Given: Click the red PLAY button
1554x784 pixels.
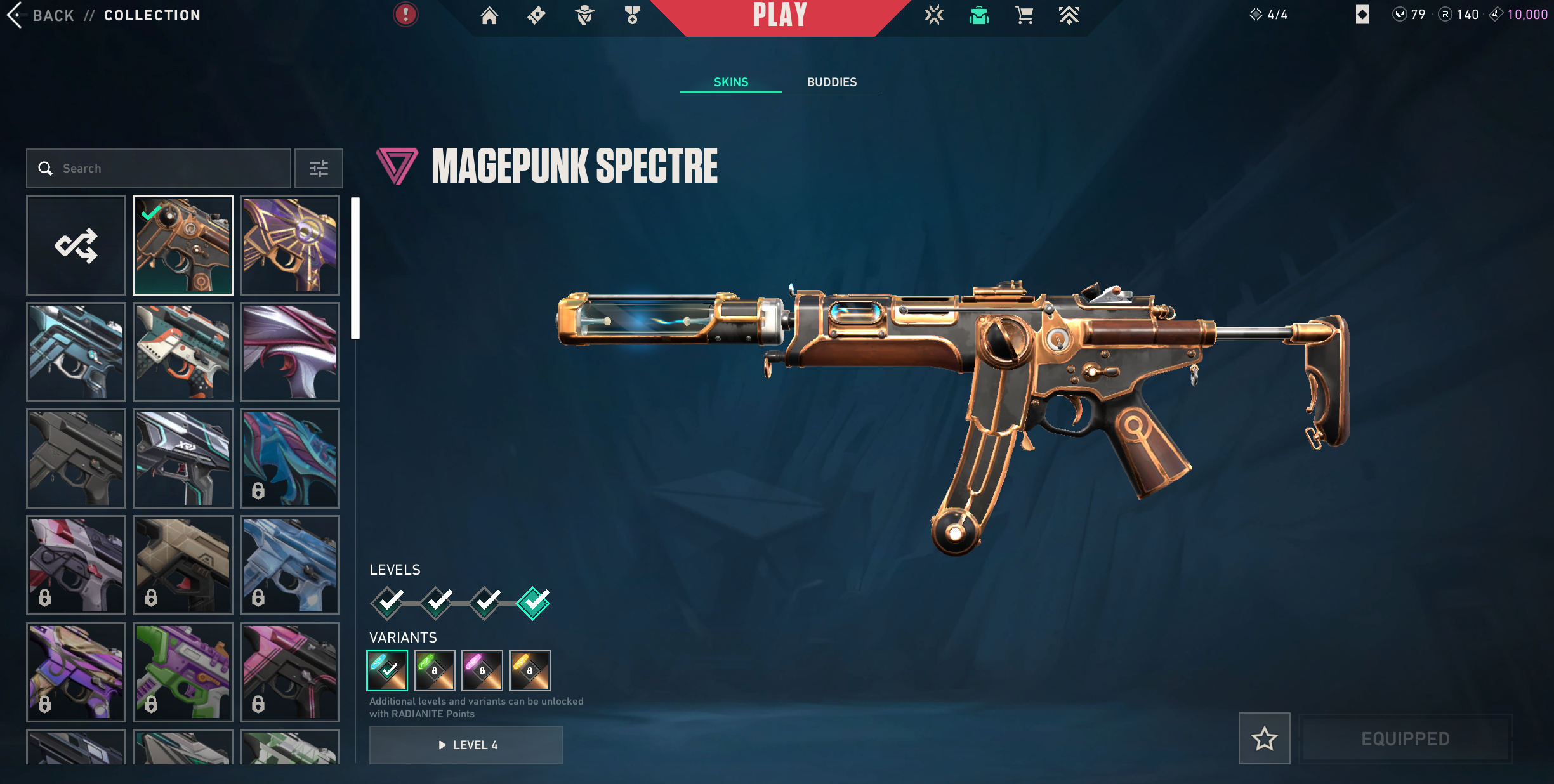Looking at the screenshot, I should pyautogui.click(x=780, y=16).
